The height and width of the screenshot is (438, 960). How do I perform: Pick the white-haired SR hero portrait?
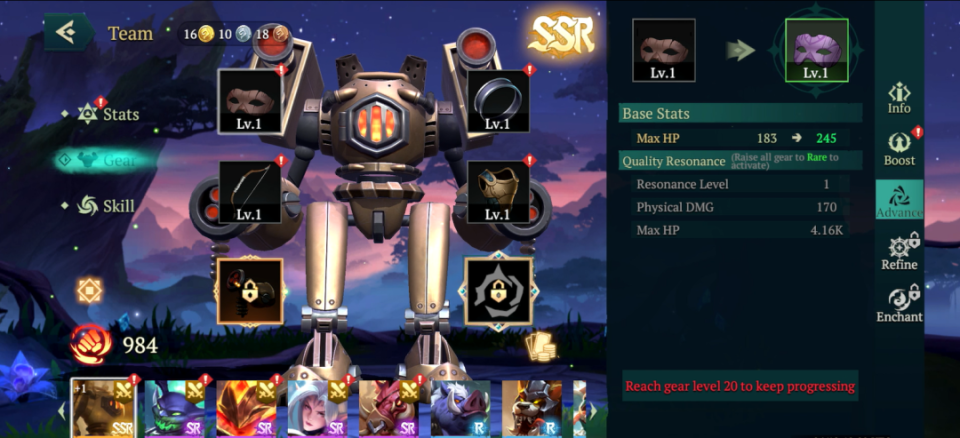coord(316,407)
